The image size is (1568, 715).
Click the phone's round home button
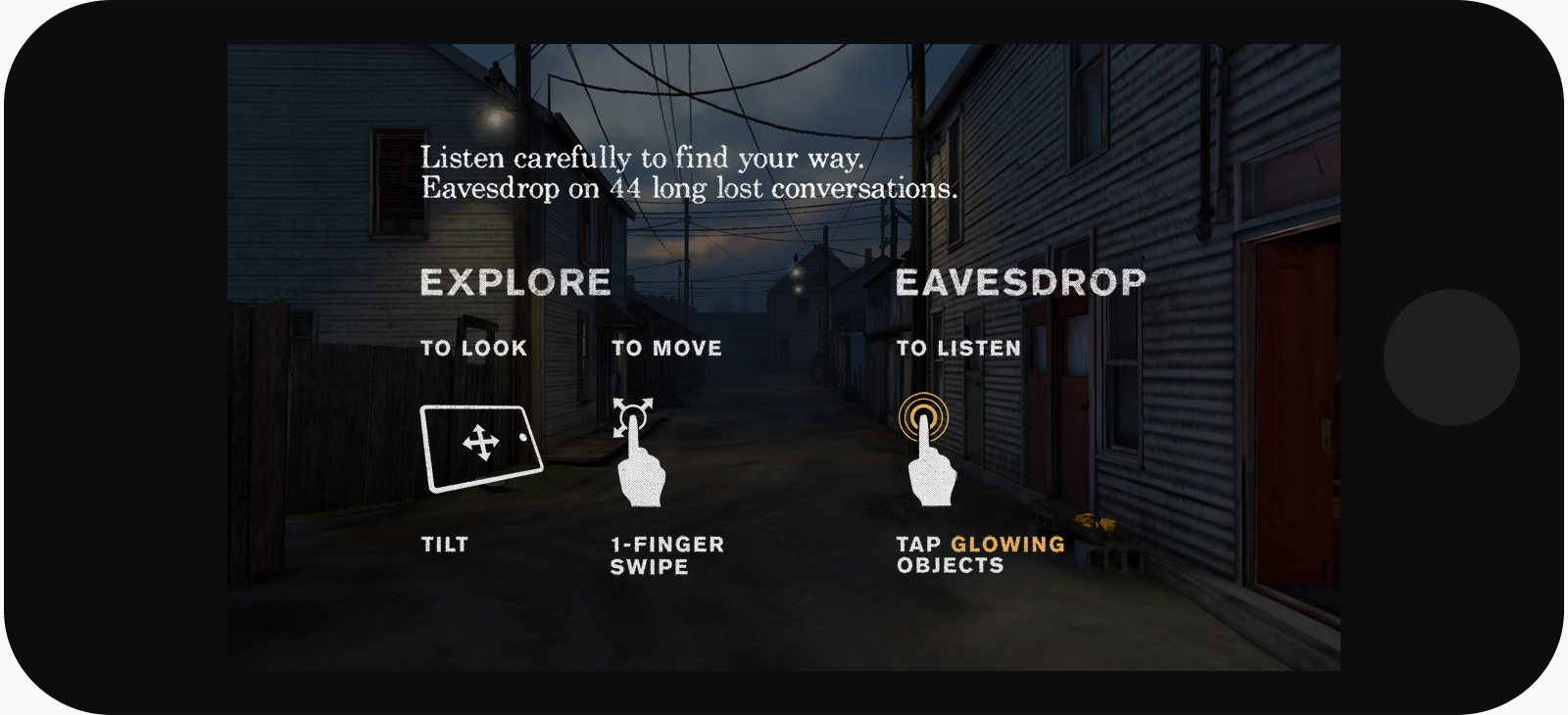point(1451,357)
